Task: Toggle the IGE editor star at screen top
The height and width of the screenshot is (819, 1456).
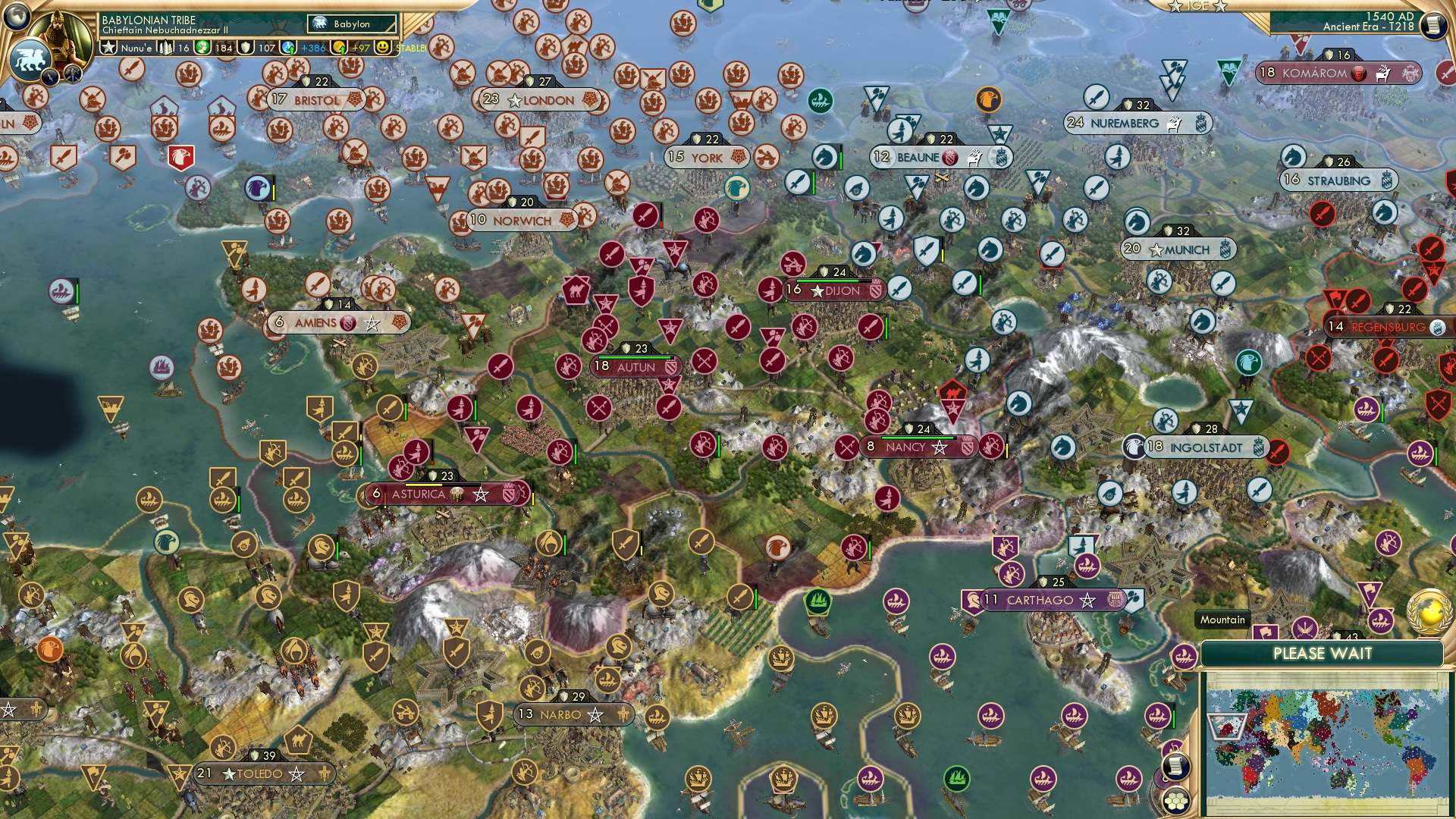Action: (1175, 7)
